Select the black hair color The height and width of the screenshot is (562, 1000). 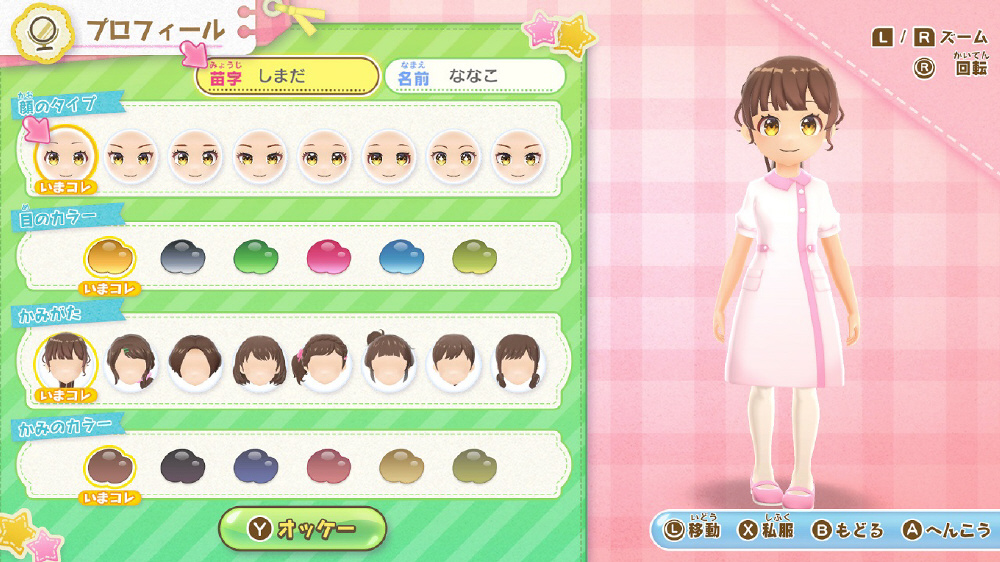[183, 465]
